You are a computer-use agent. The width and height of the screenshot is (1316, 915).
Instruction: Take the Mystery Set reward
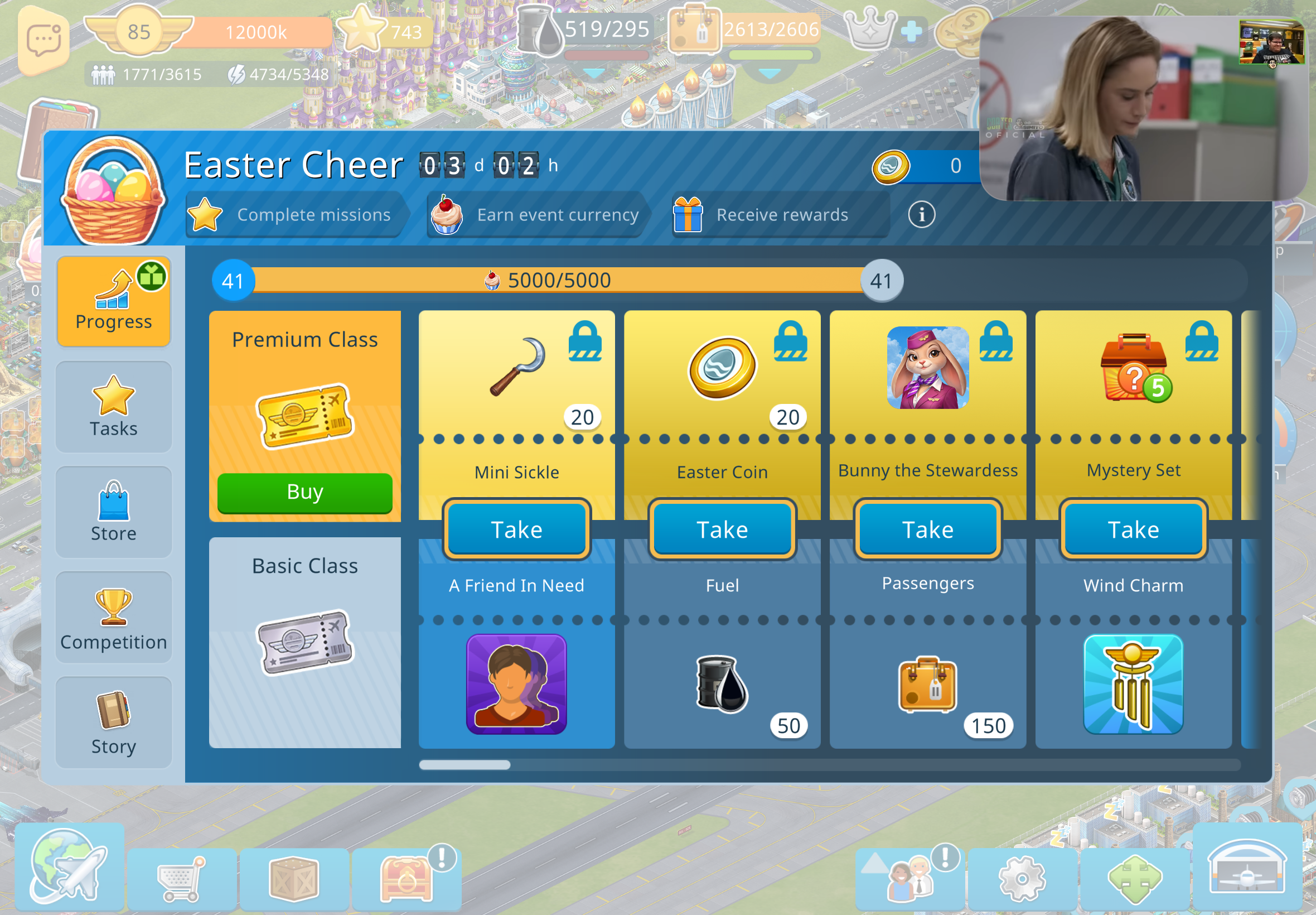point(1133,529)
